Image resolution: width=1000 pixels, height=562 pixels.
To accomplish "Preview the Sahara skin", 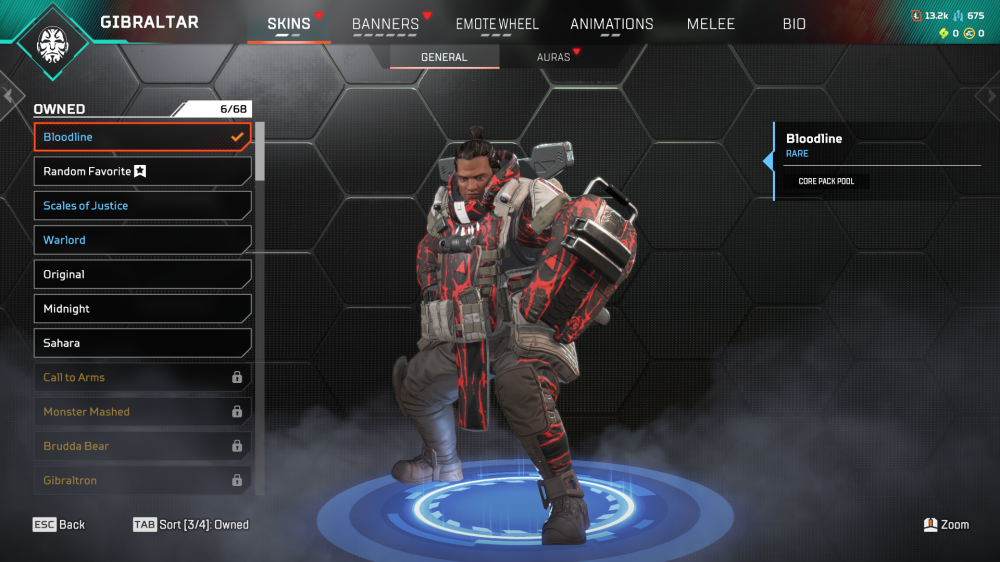I will [x=142, y=343].
